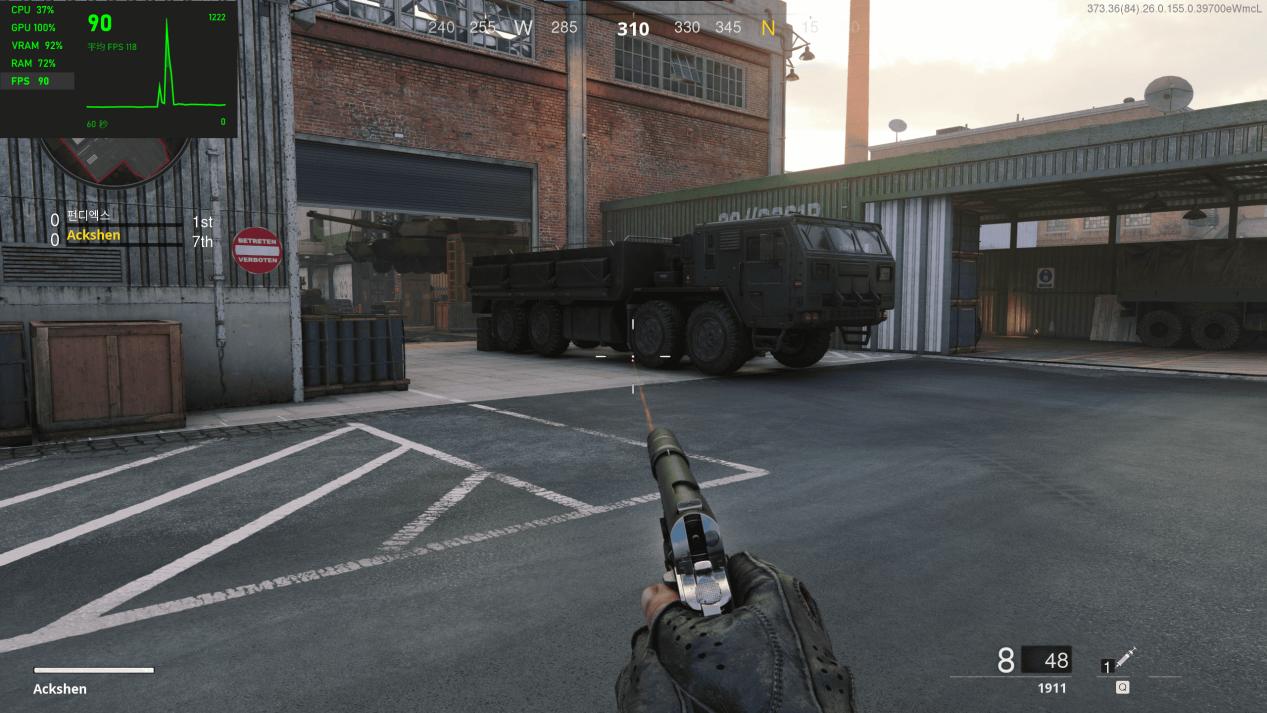Select the 1st place player scoreboard row
Screen dimensions: 1267x713
[131, 219]
